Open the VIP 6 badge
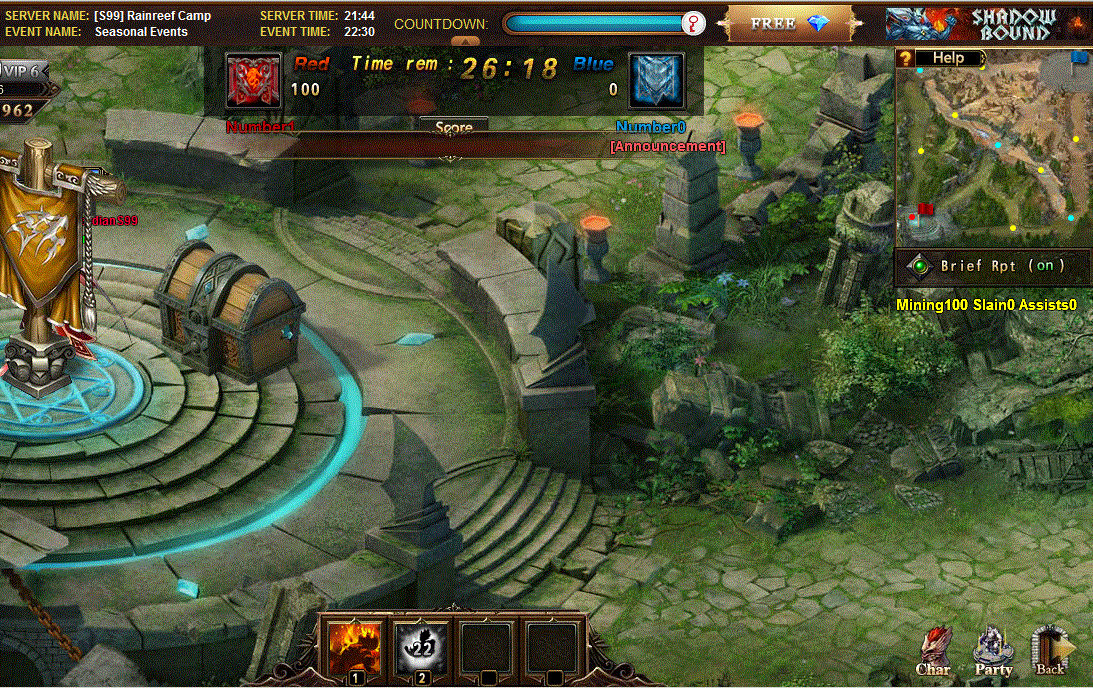The image size is (1093, 688). point(24,70)
